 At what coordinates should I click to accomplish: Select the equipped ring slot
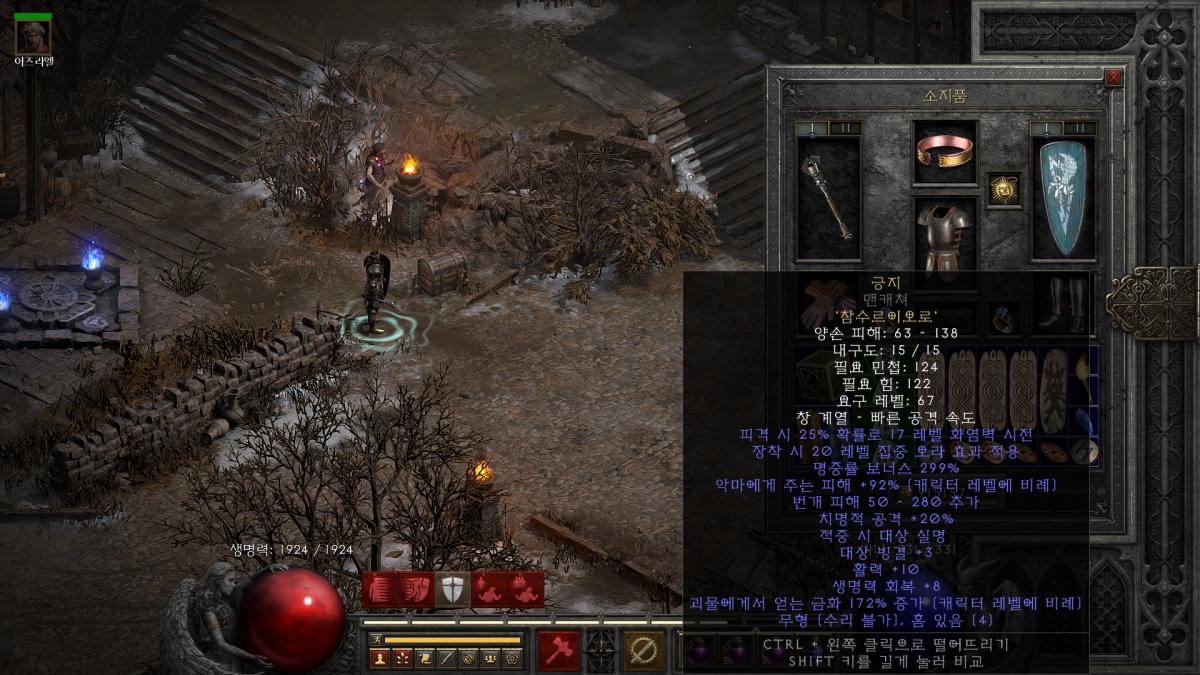click(1004, 319)
